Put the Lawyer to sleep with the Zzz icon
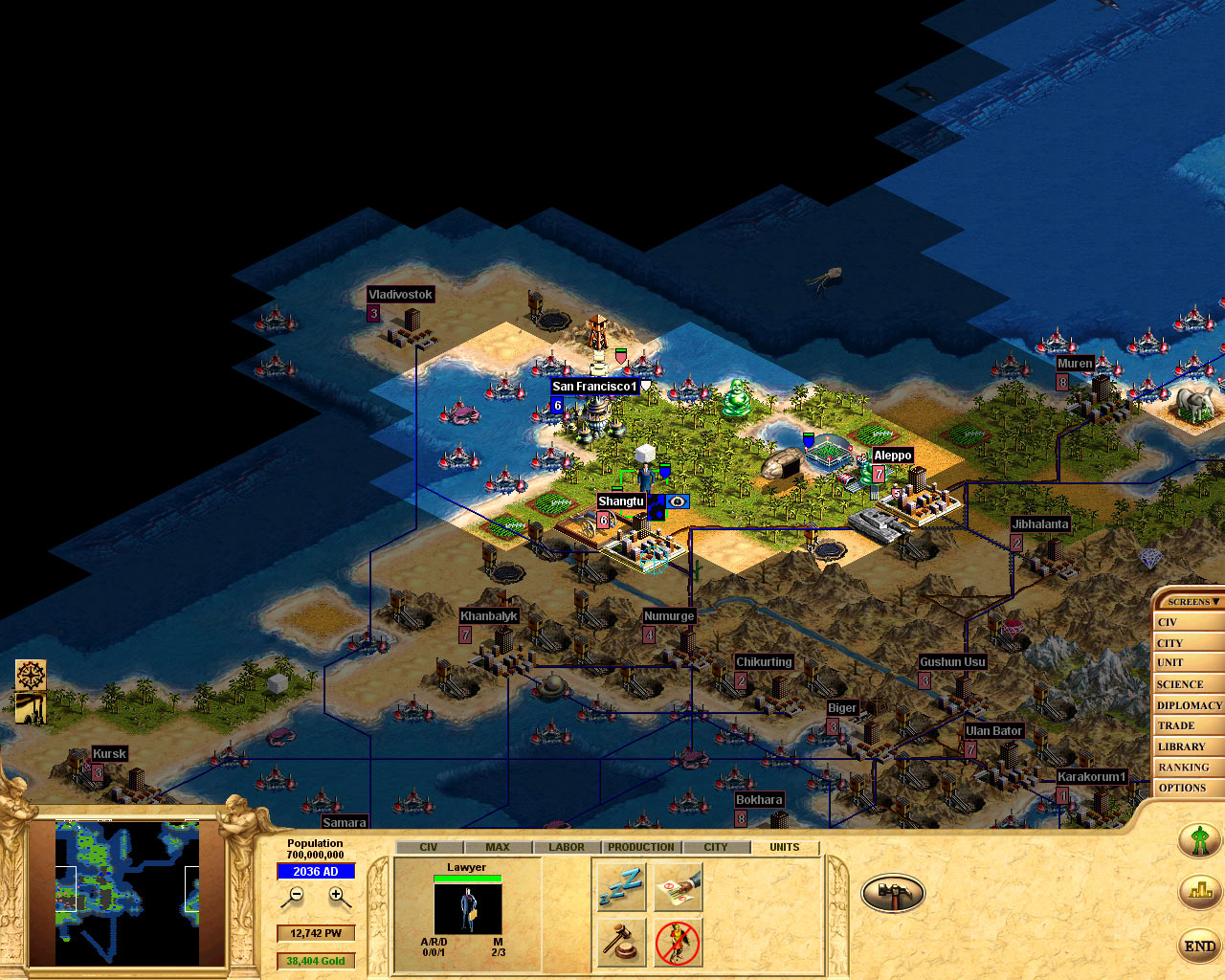Viewport: 1225px width, 980px height. click(x=619, y=887)
